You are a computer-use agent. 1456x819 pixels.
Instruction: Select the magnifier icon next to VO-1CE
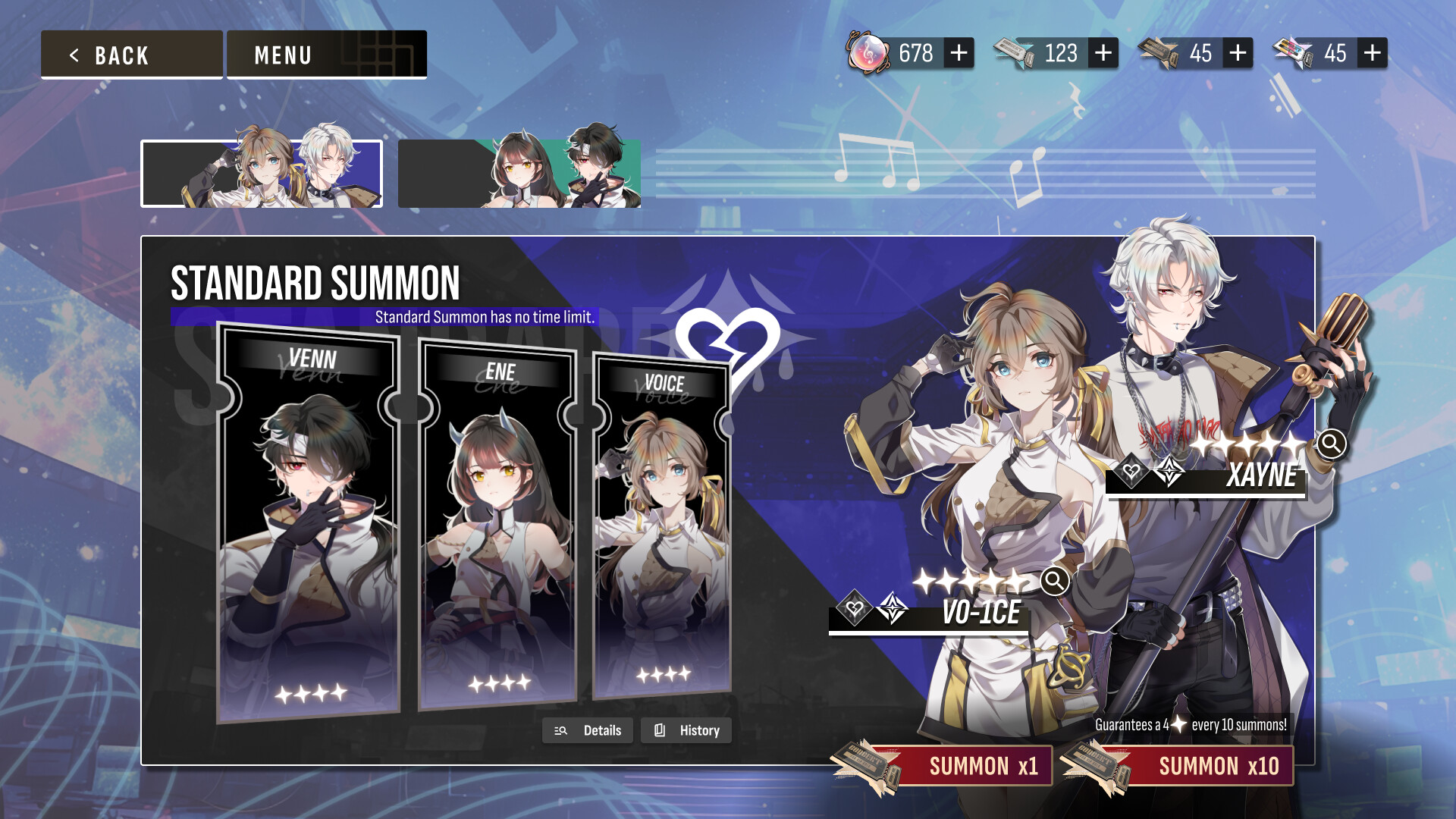pos(1054,581)
